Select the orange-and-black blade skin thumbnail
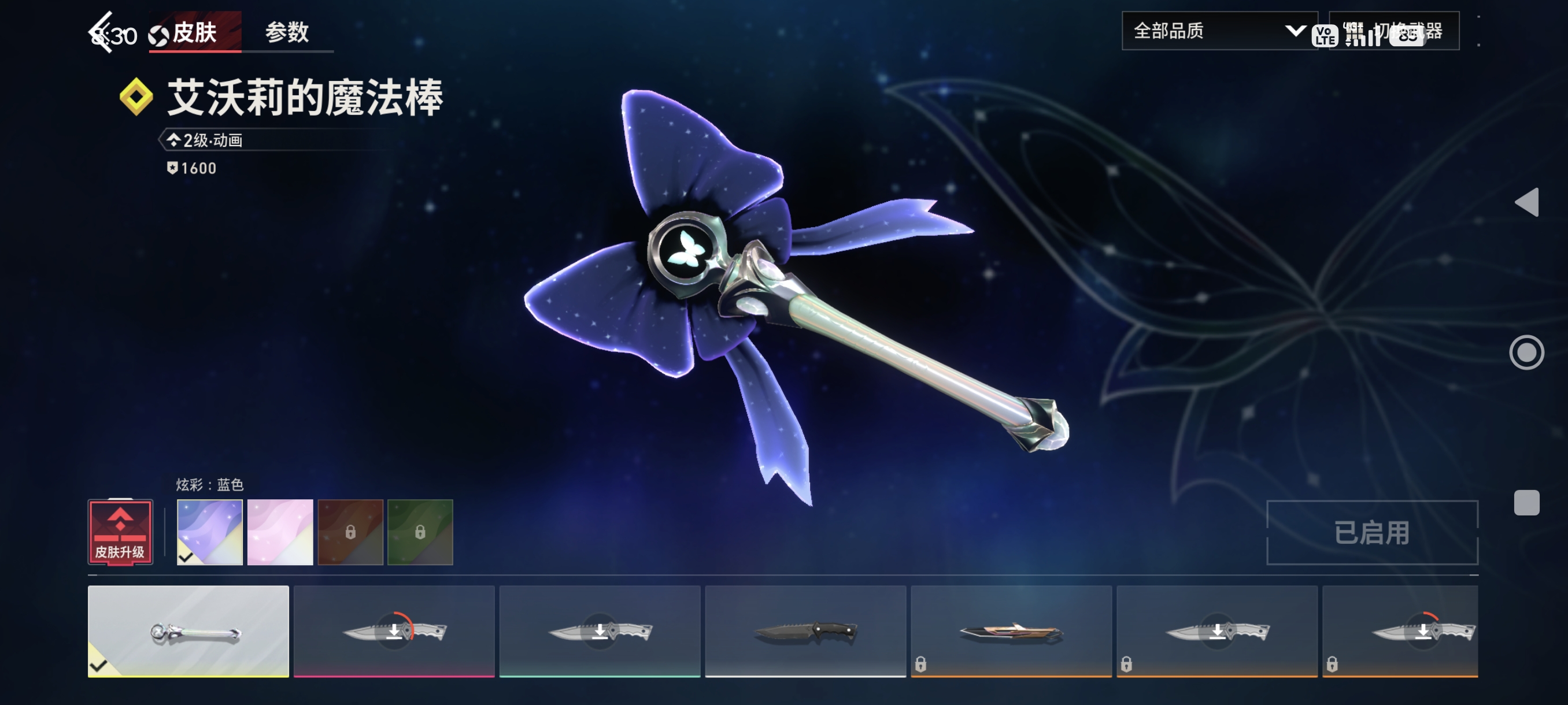The height and width of the screenshot is (705, 1568). pos(1011,631)
